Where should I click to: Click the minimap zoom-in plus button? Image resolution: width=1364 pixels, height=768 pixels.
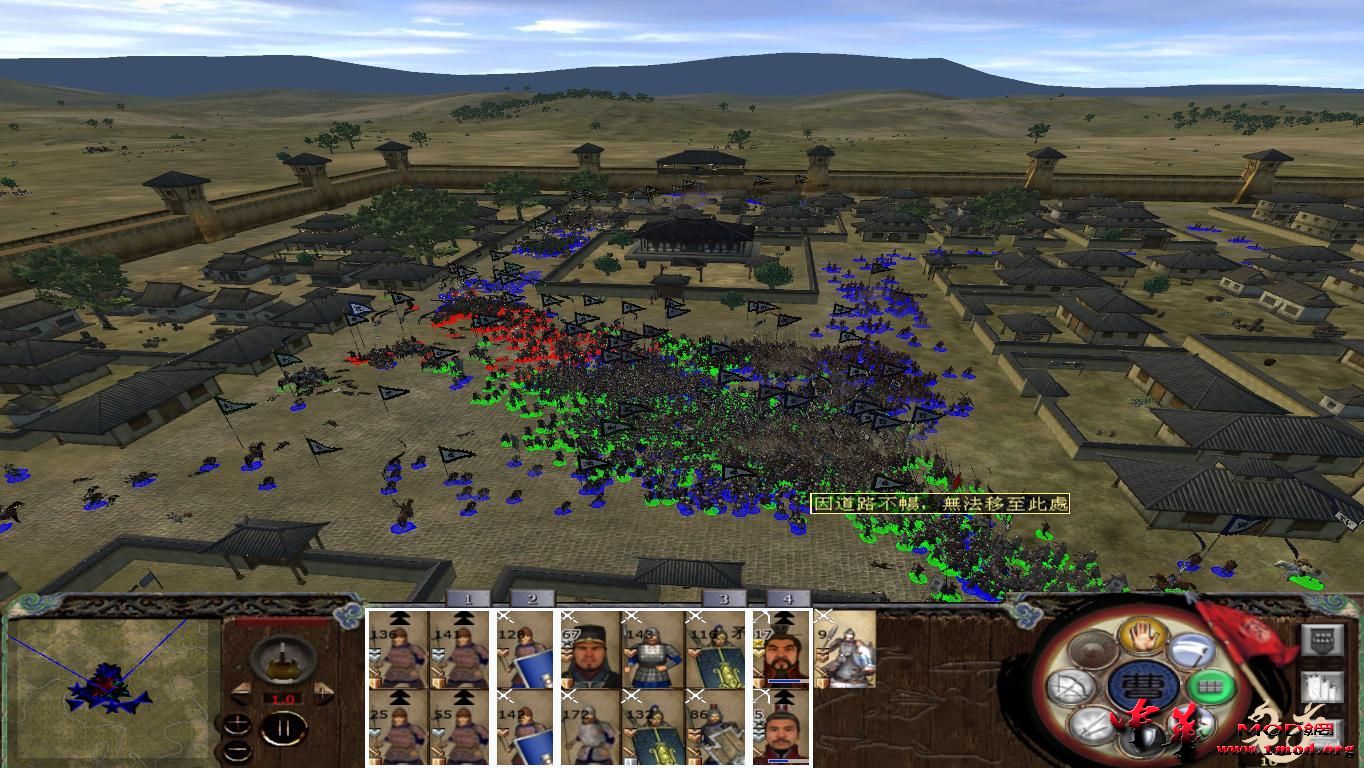pyautogui.click(x=237, y=723)
